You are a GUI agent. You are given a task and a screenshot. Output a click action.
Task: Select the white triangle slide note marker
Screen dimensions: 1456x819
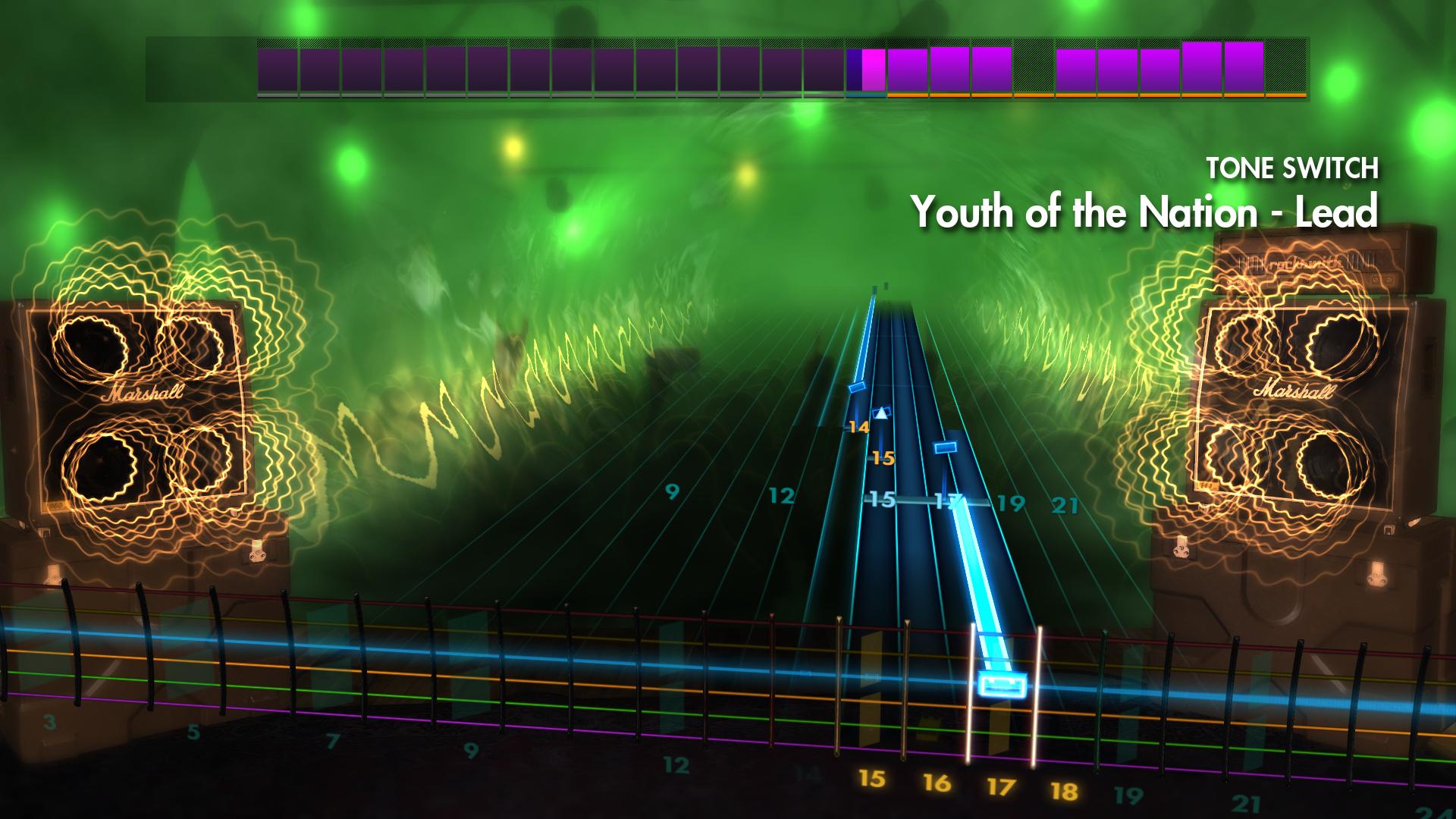[881, 414]
